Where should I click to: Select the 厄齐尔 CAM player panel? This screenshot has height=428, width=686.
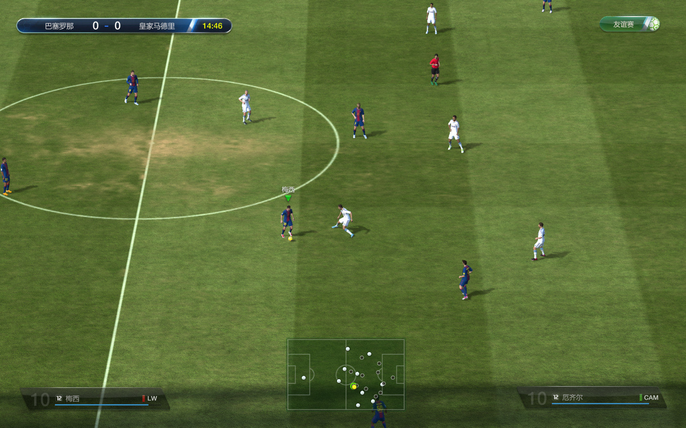(x=592, y=398)
